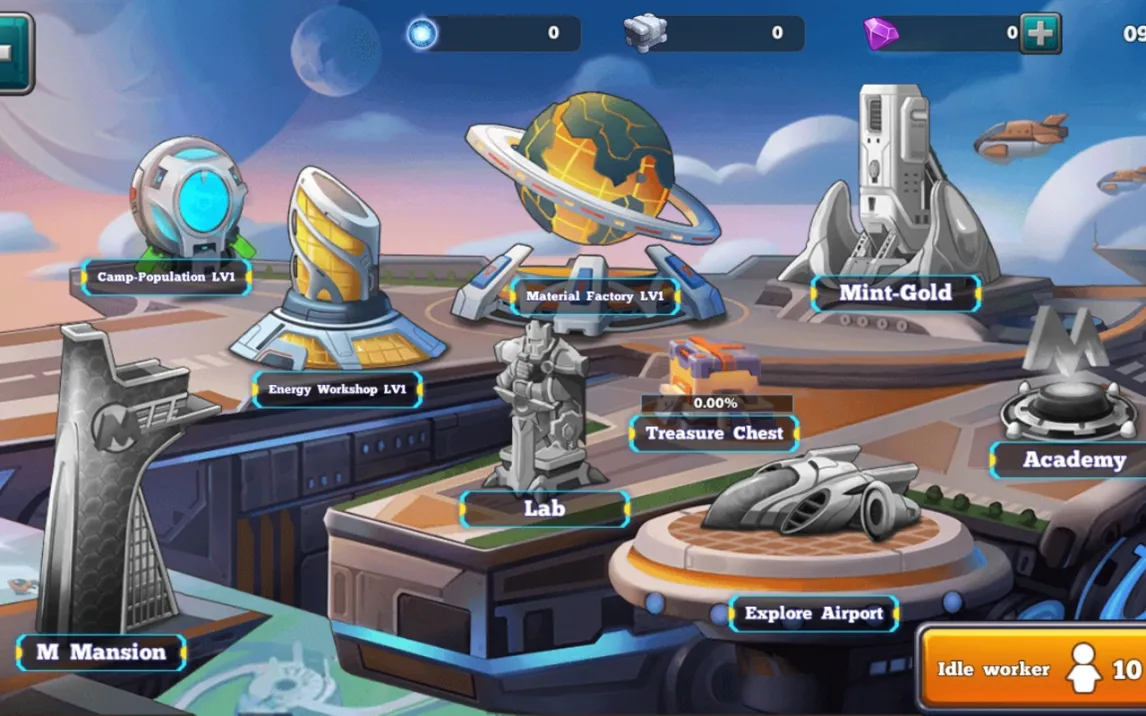The image size is (1146, 716).
Task: Click the Idle worker button
Action: tap(1031, 670)
